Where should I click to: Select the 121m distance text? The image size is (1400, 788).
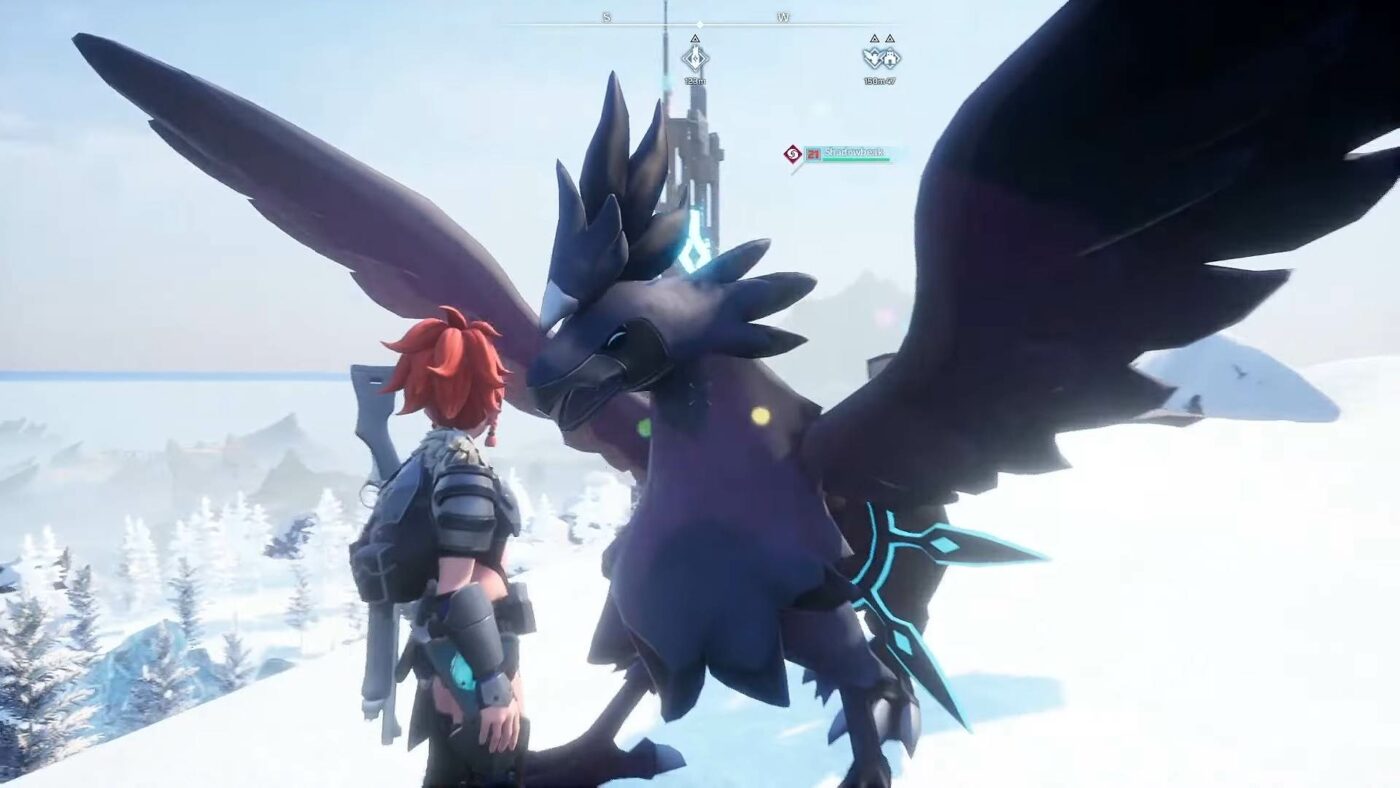[696, 80]
